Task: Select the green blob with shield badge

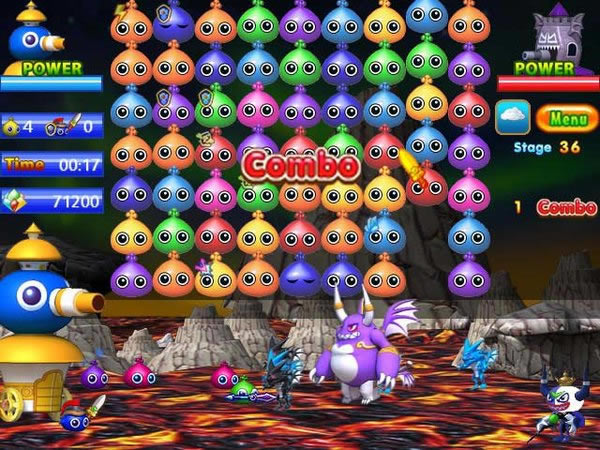Action: [215, 108]
